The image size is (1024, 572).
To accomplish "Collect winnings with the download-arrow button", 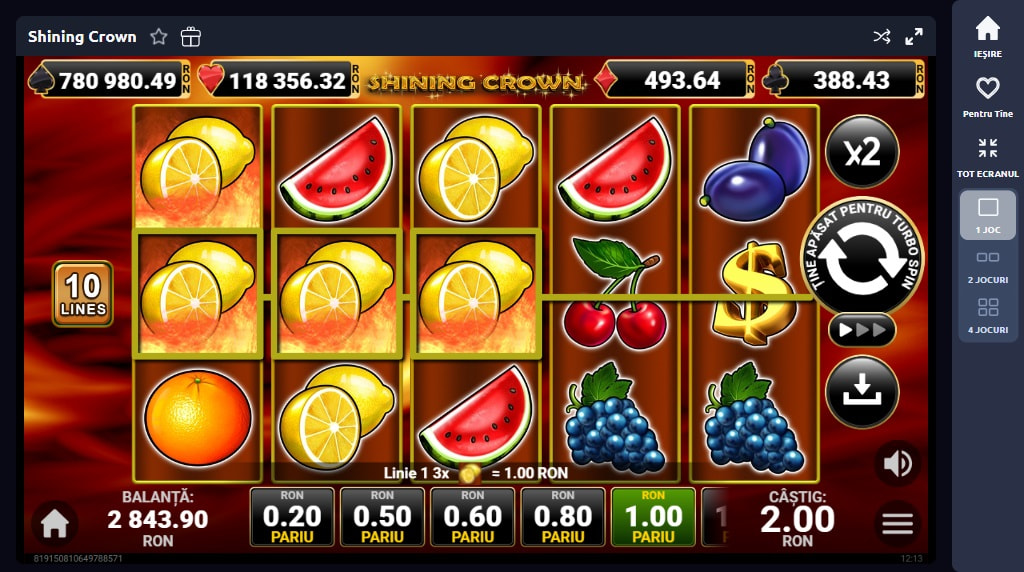I will tap(862, 393).
